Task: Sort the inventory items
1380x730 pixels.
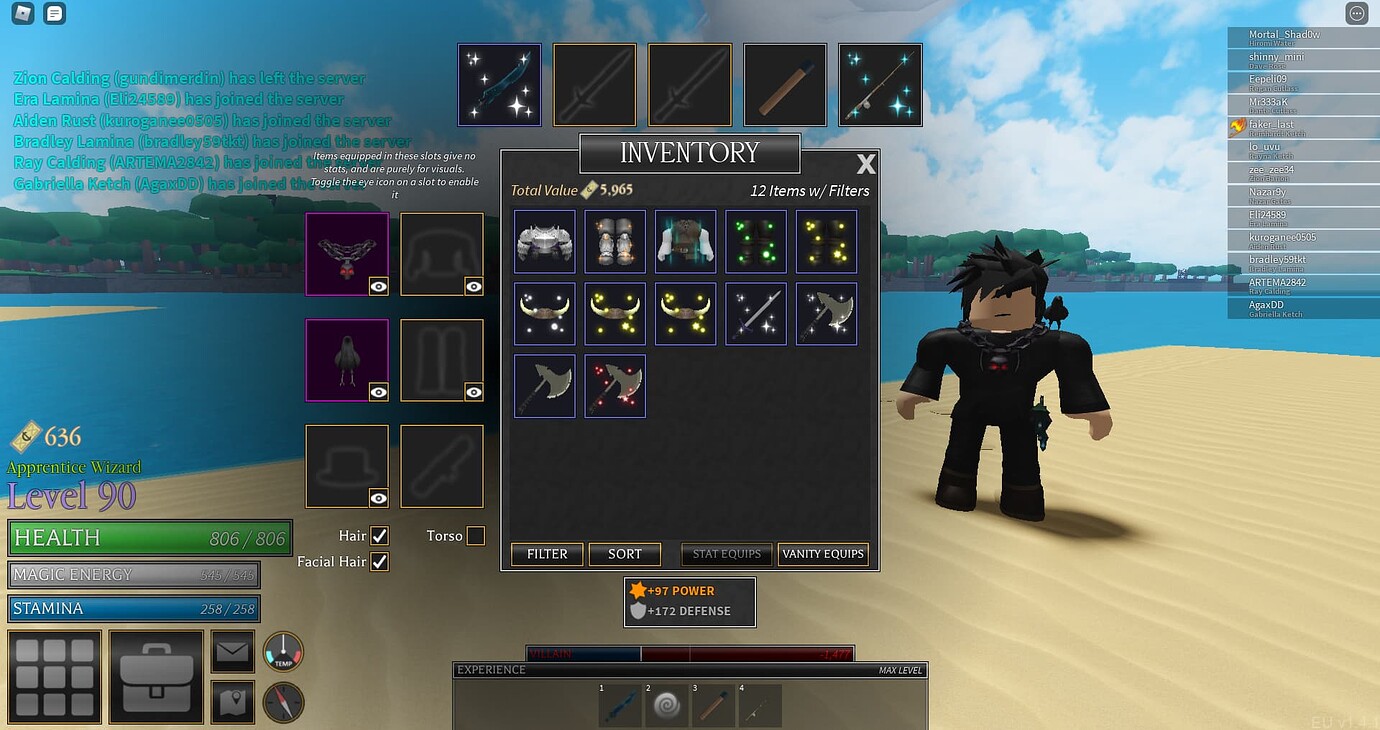Action: [x=625, y=554]
